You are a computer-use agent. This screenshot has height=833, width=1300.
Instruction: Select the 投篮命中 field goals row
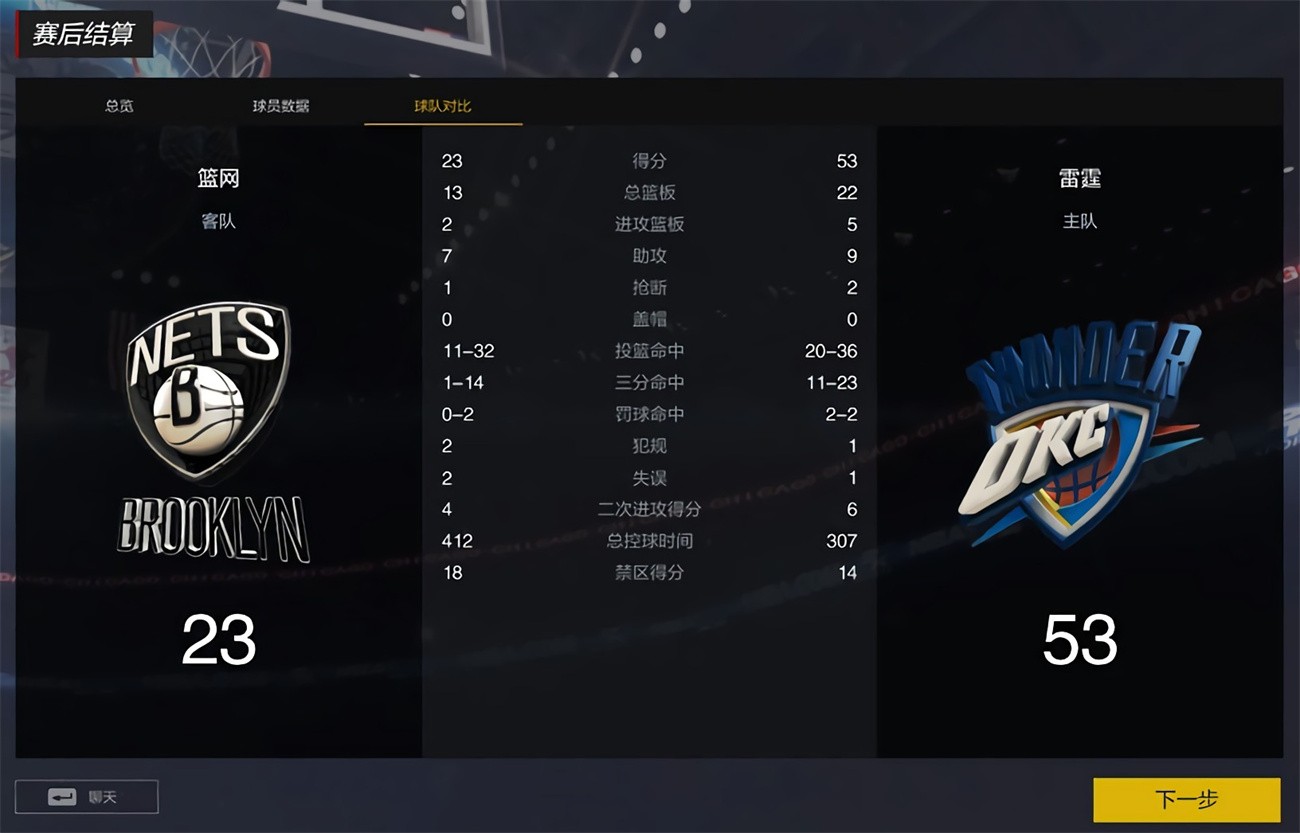(648, 351)
